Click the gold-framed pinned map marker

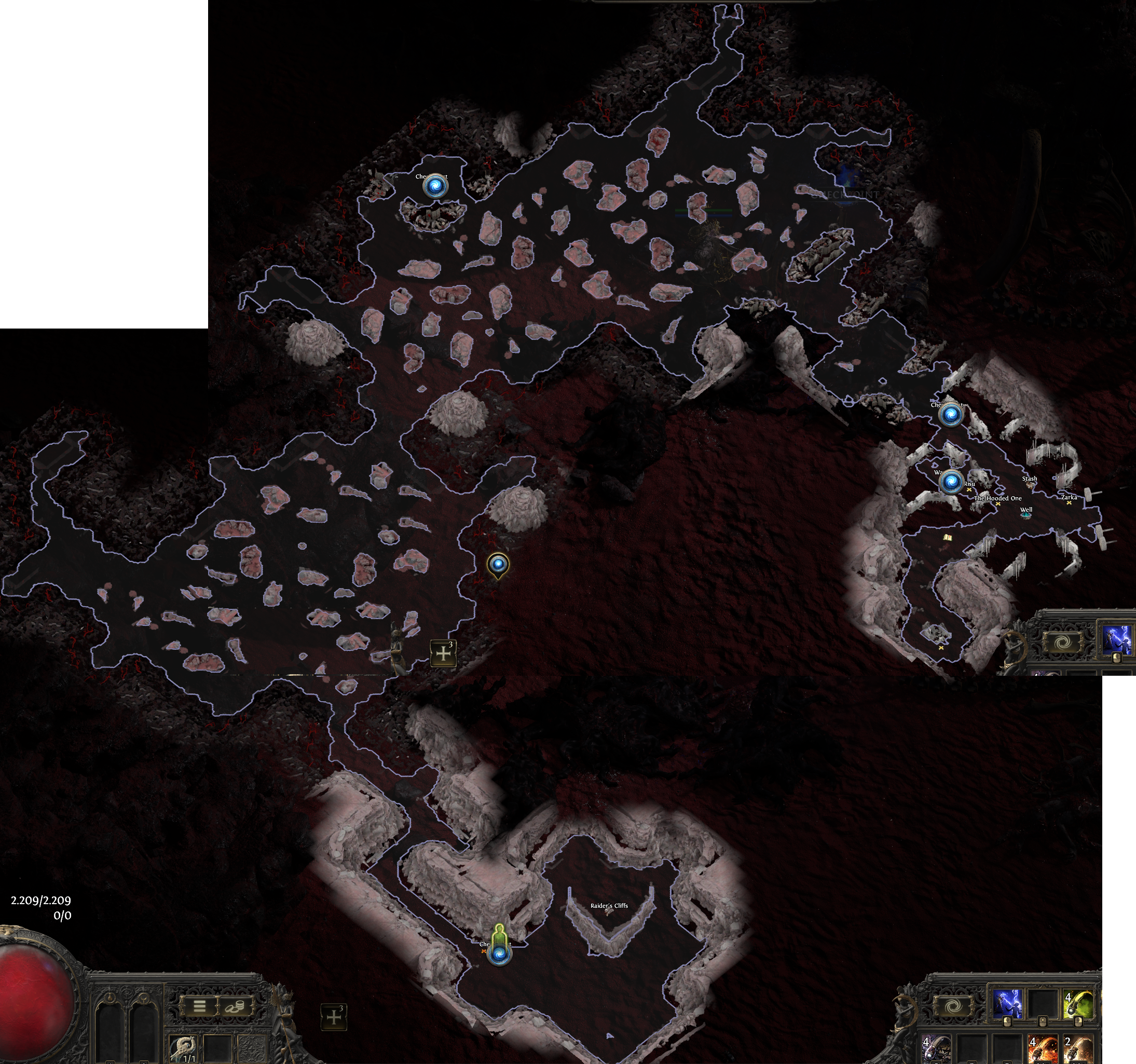[x=498, y=565]
